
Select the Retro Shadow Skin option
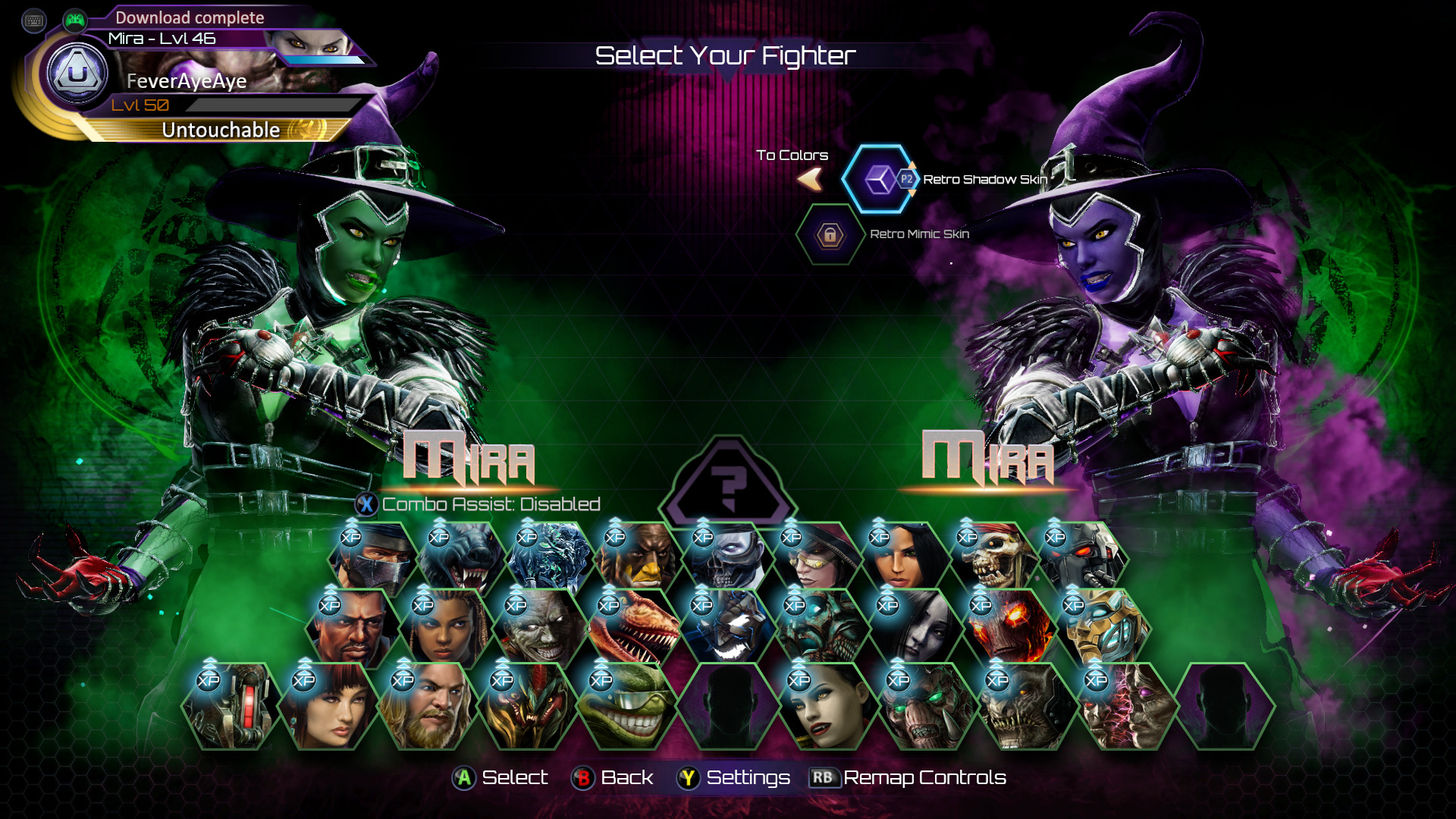[x=880, y=180]
